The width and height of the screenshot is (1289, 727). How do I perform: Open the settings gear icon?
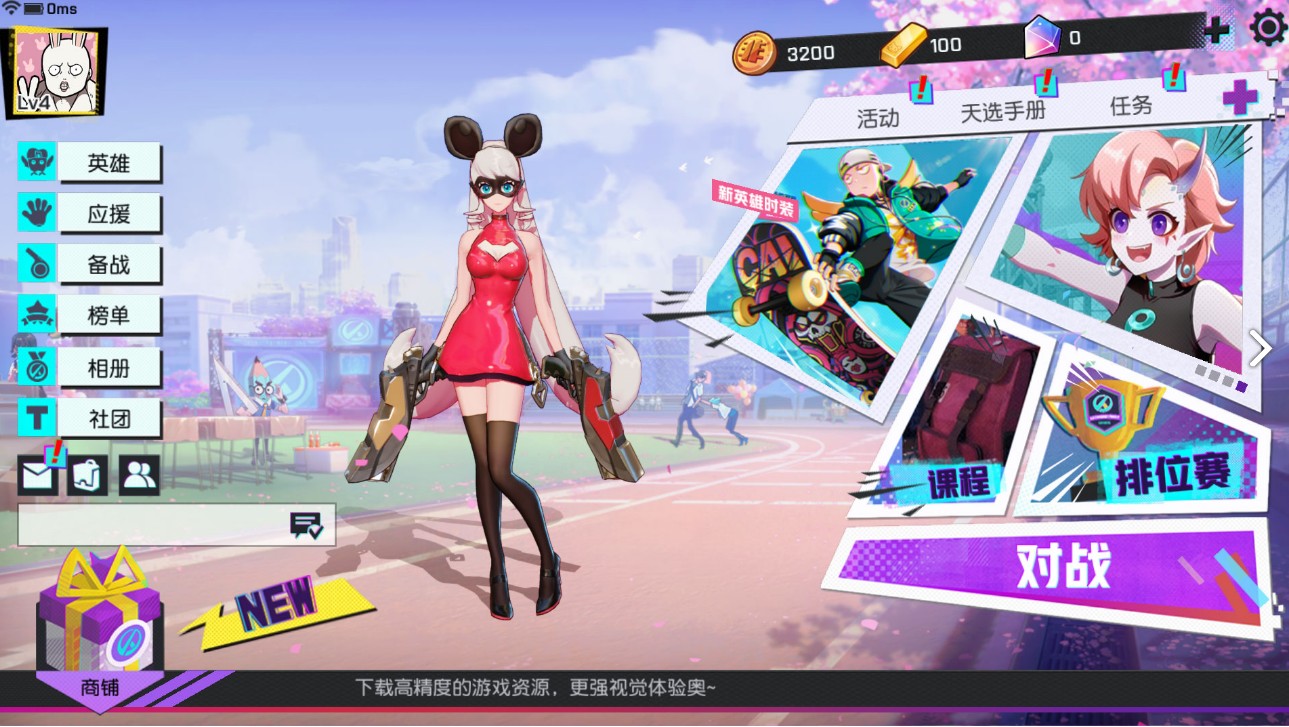1268,30
